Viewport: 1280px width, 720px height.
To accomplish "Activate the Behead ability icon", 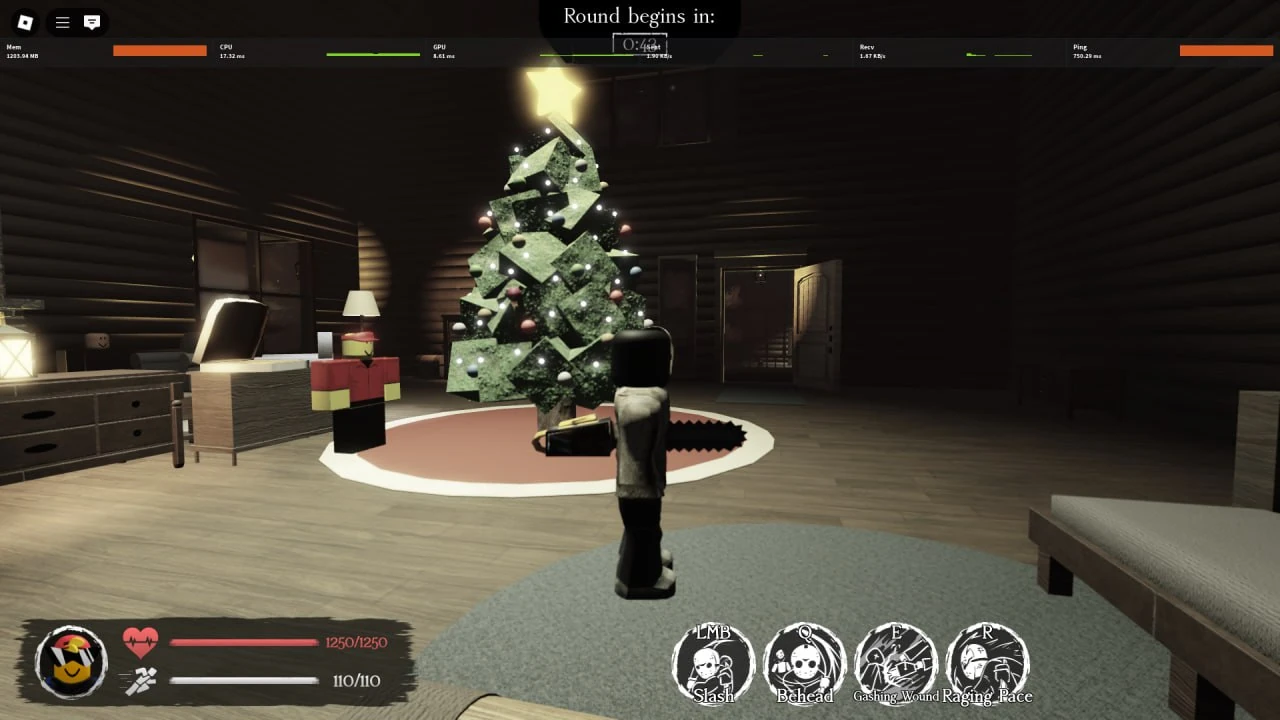I will point(804,660).
